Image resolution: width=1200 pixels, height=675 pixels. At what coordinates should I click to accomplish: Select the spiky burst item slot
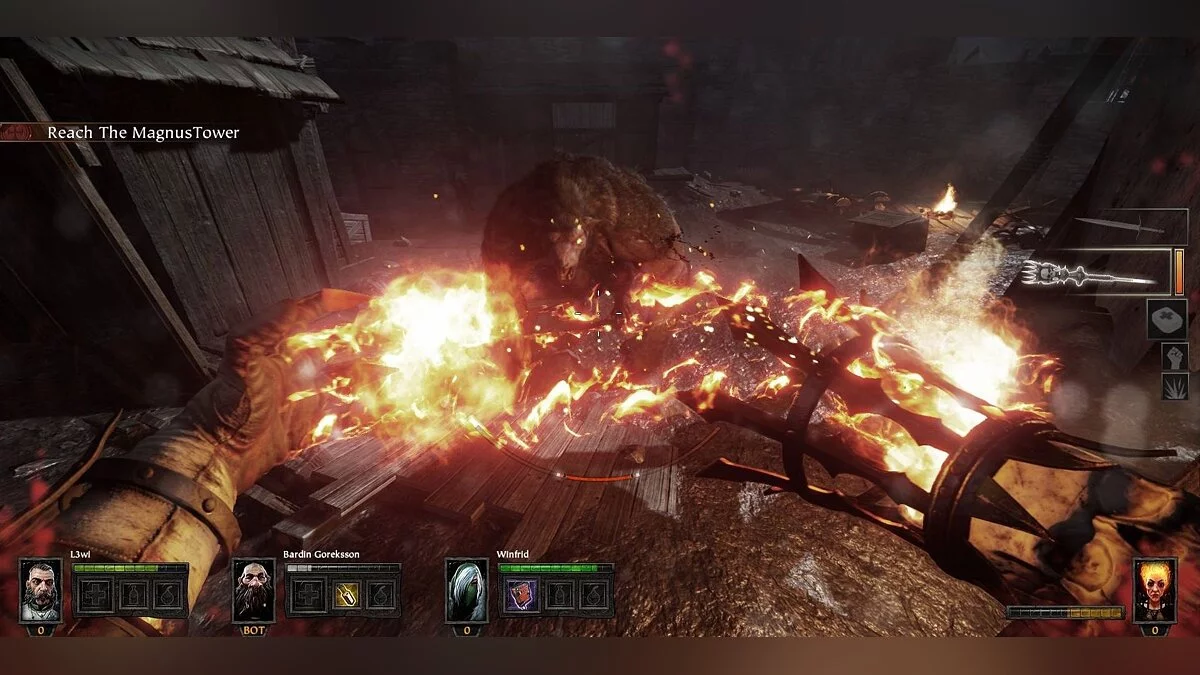[1174, 386]
